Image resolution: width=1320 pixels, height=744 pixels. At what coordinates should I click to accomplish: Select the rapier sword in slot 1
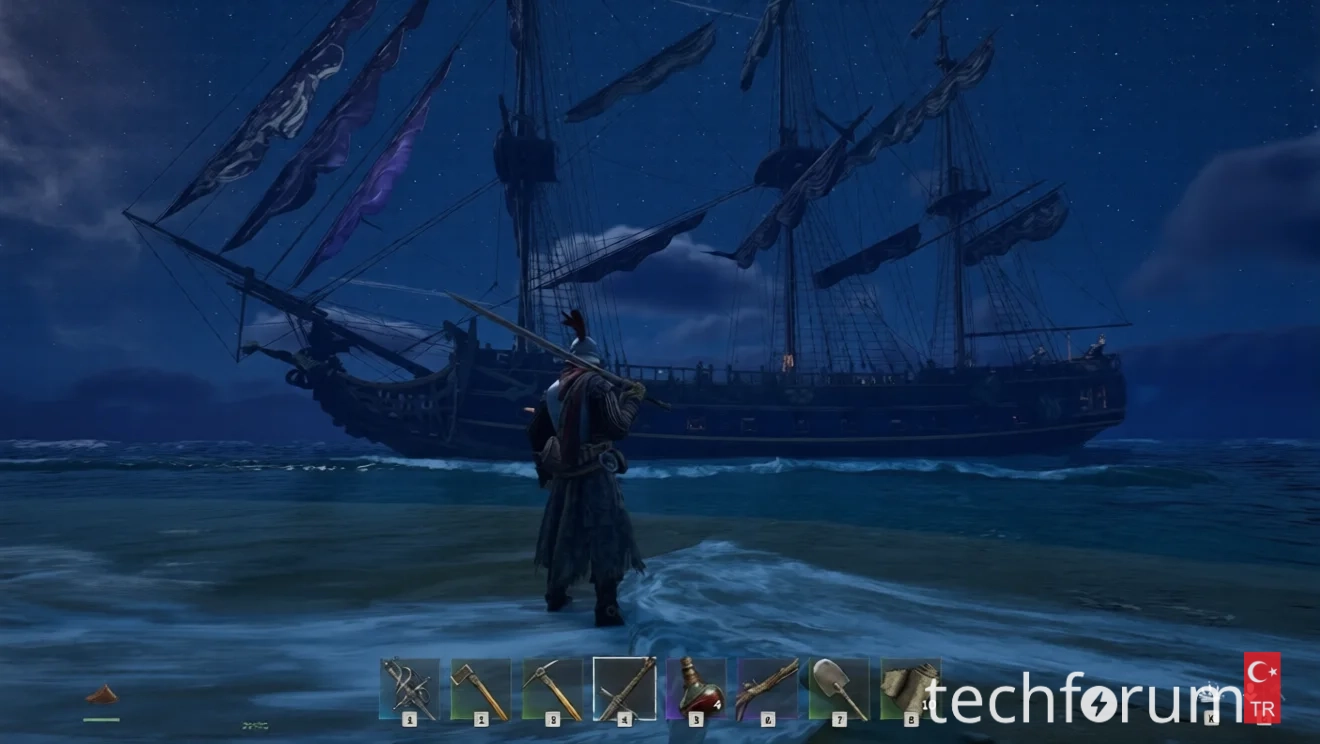(x=409, y=688)
